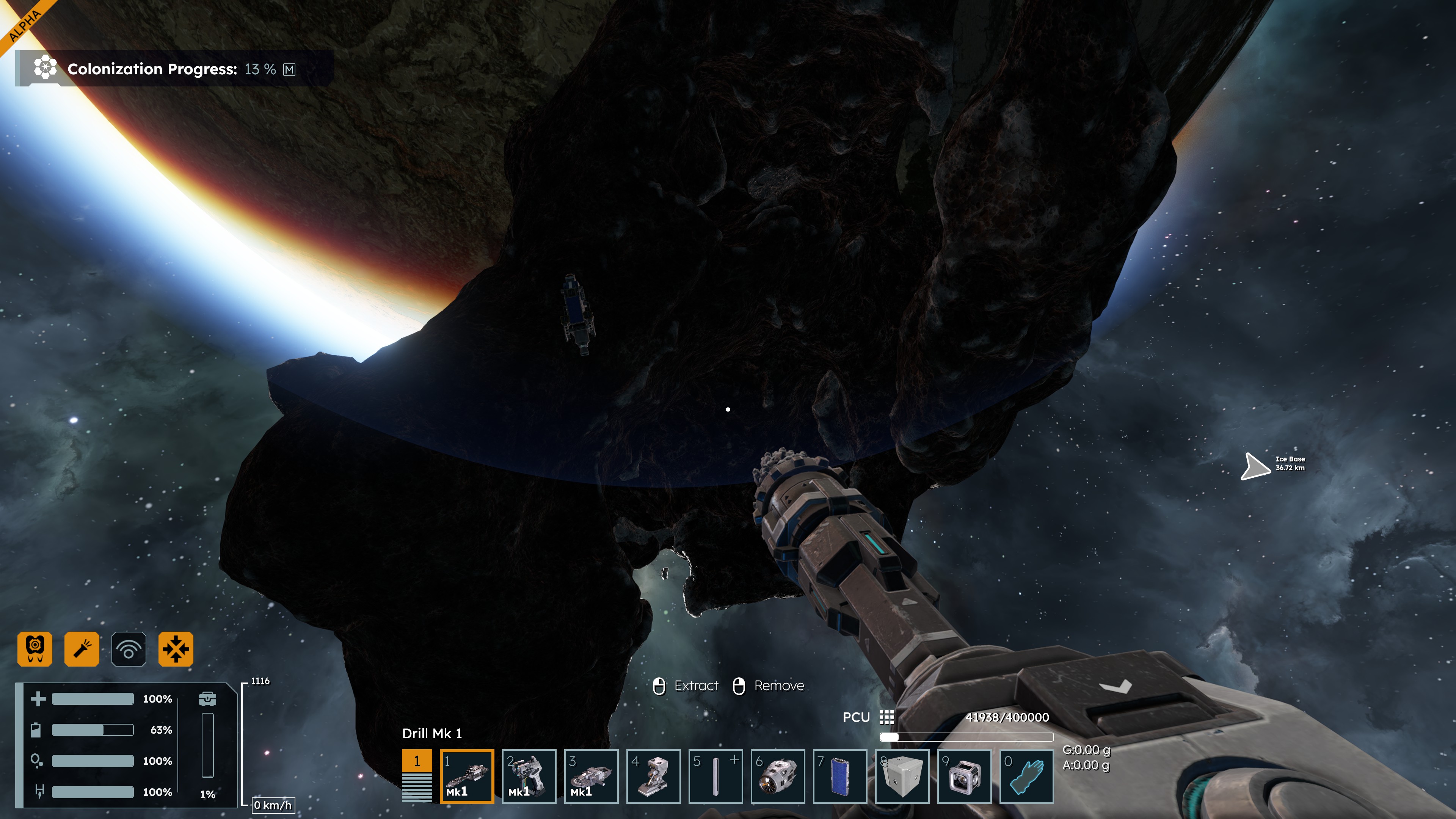This screenshot has height=819, width=1456.
Task: Pick the cube-frame block in slot 9
Action: click(964, 775)
